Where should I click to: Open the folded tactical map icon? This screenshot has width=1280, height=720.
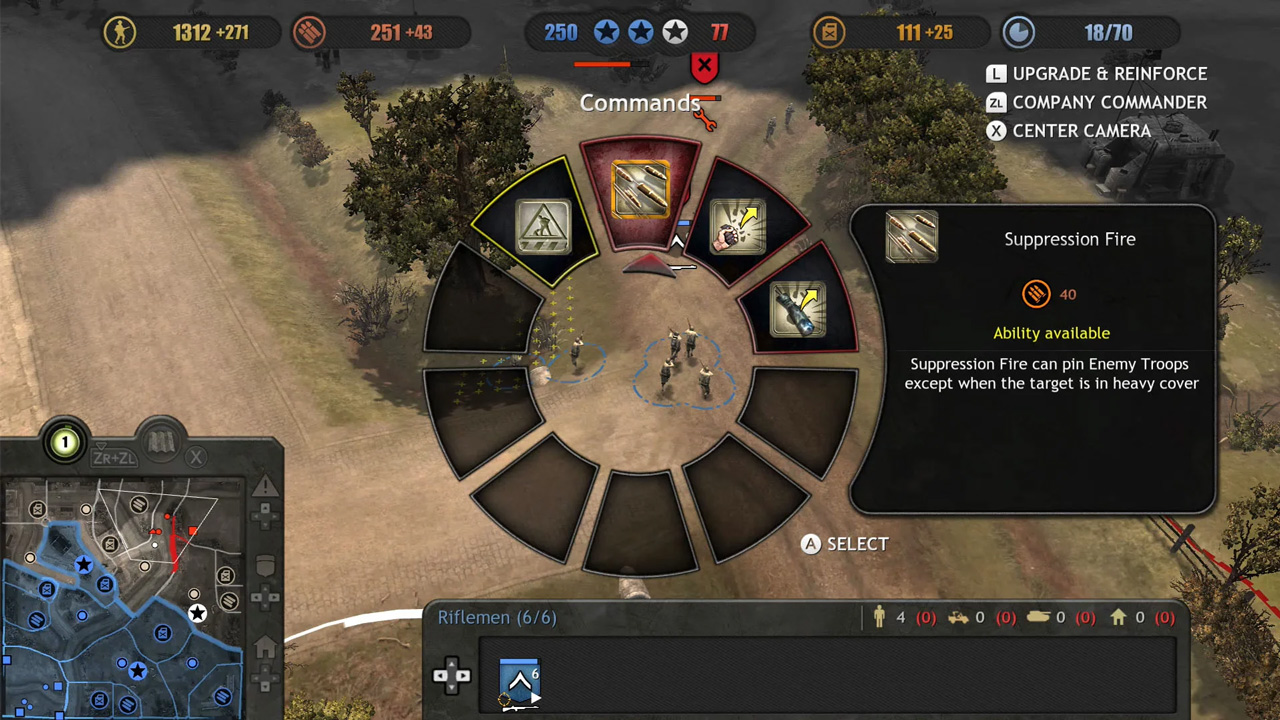162,440
